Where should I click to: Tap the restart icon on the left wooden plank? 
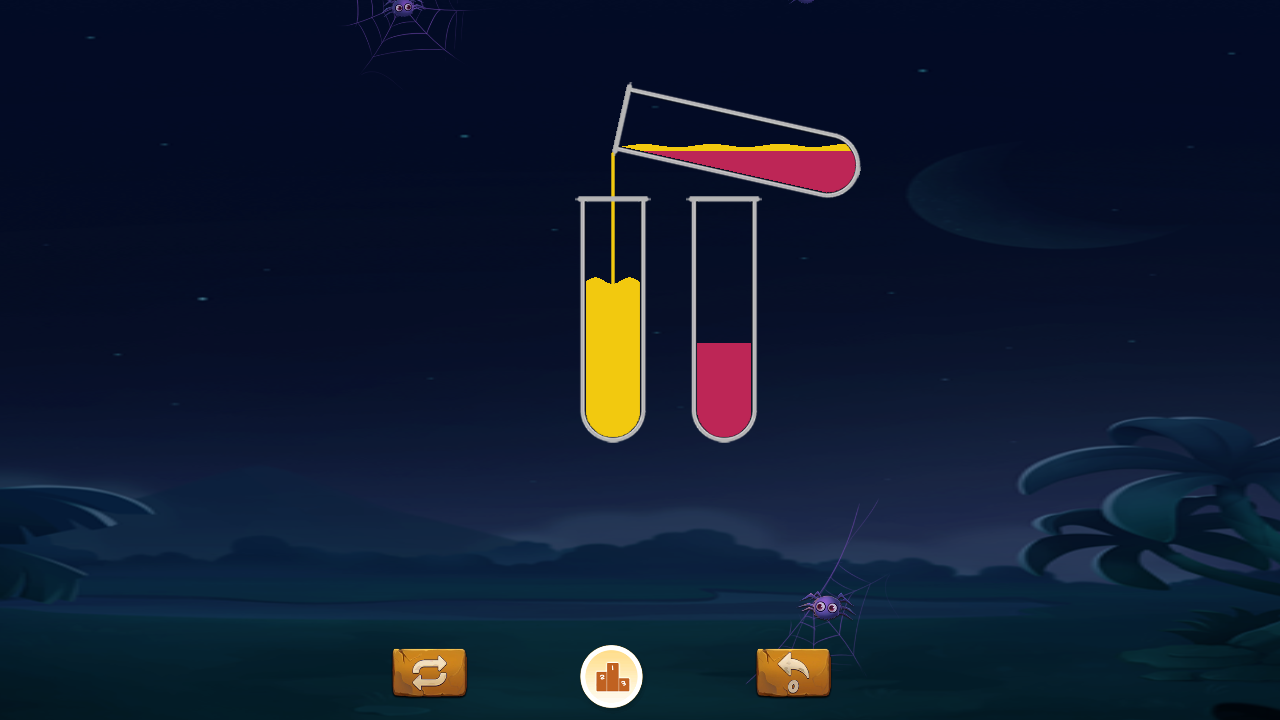coord(428,673)
